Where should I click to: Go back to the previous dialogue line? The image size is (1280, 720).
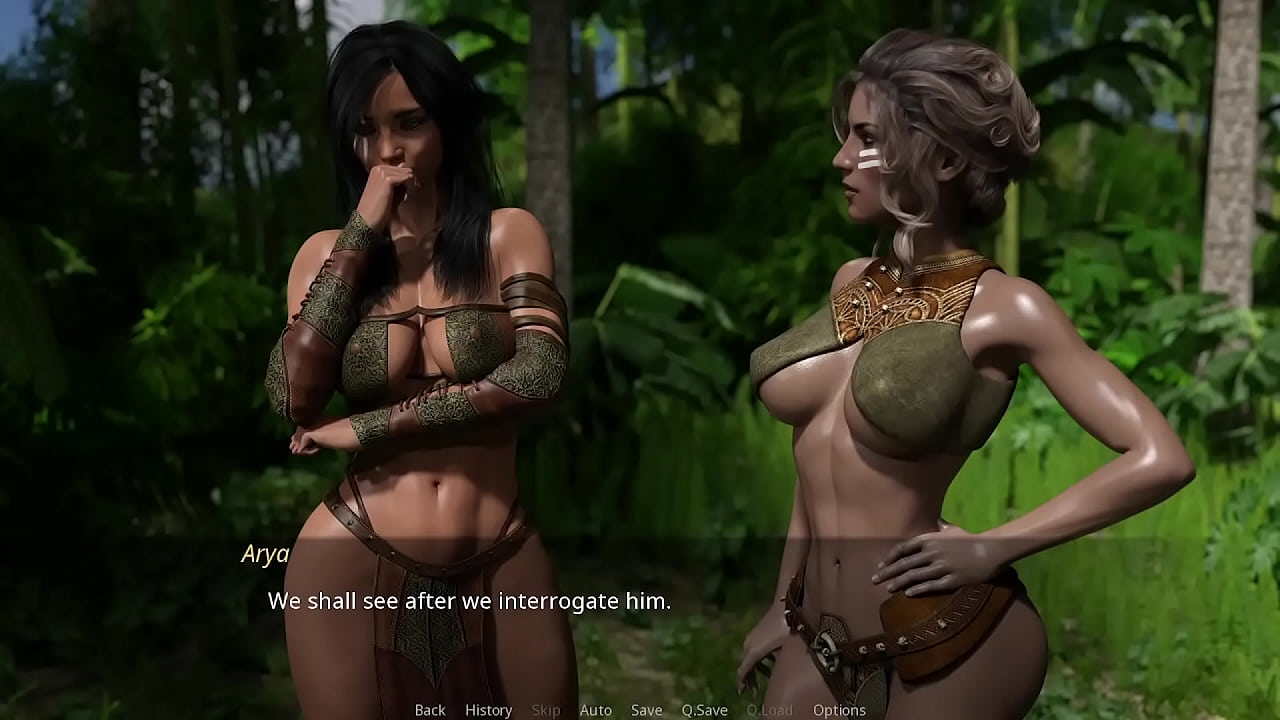[430, 710]
